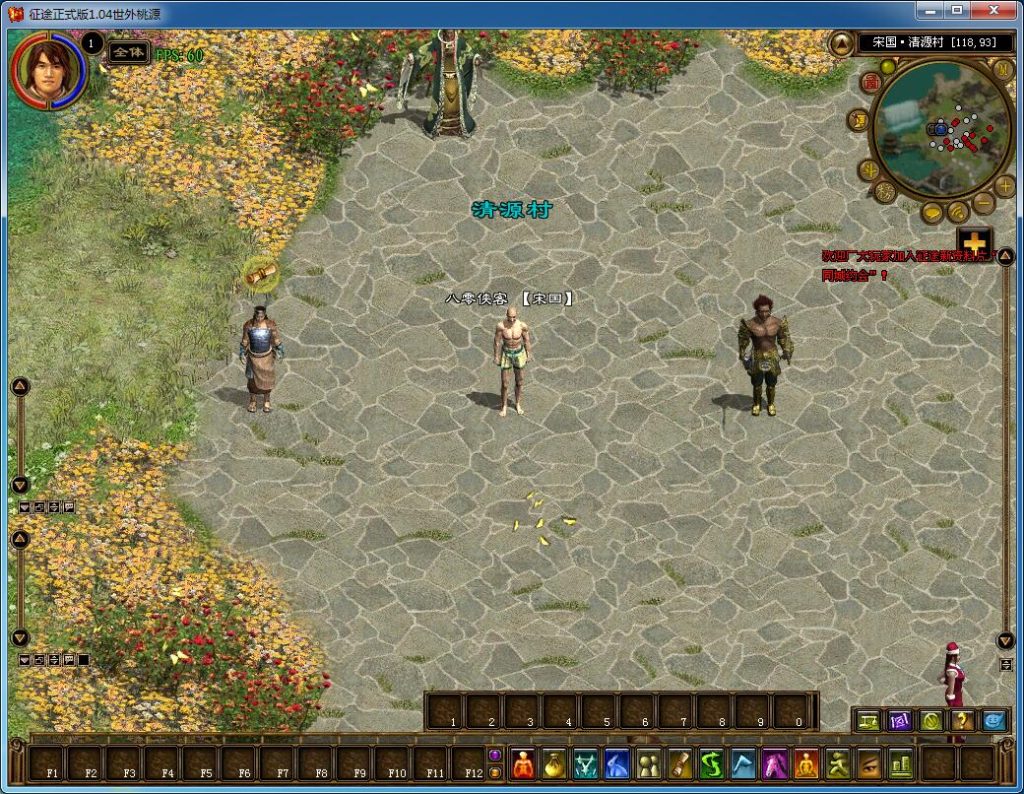Collapse the minimap with the arrow button
Screen dimensions: 1024x794
point(842,43)
